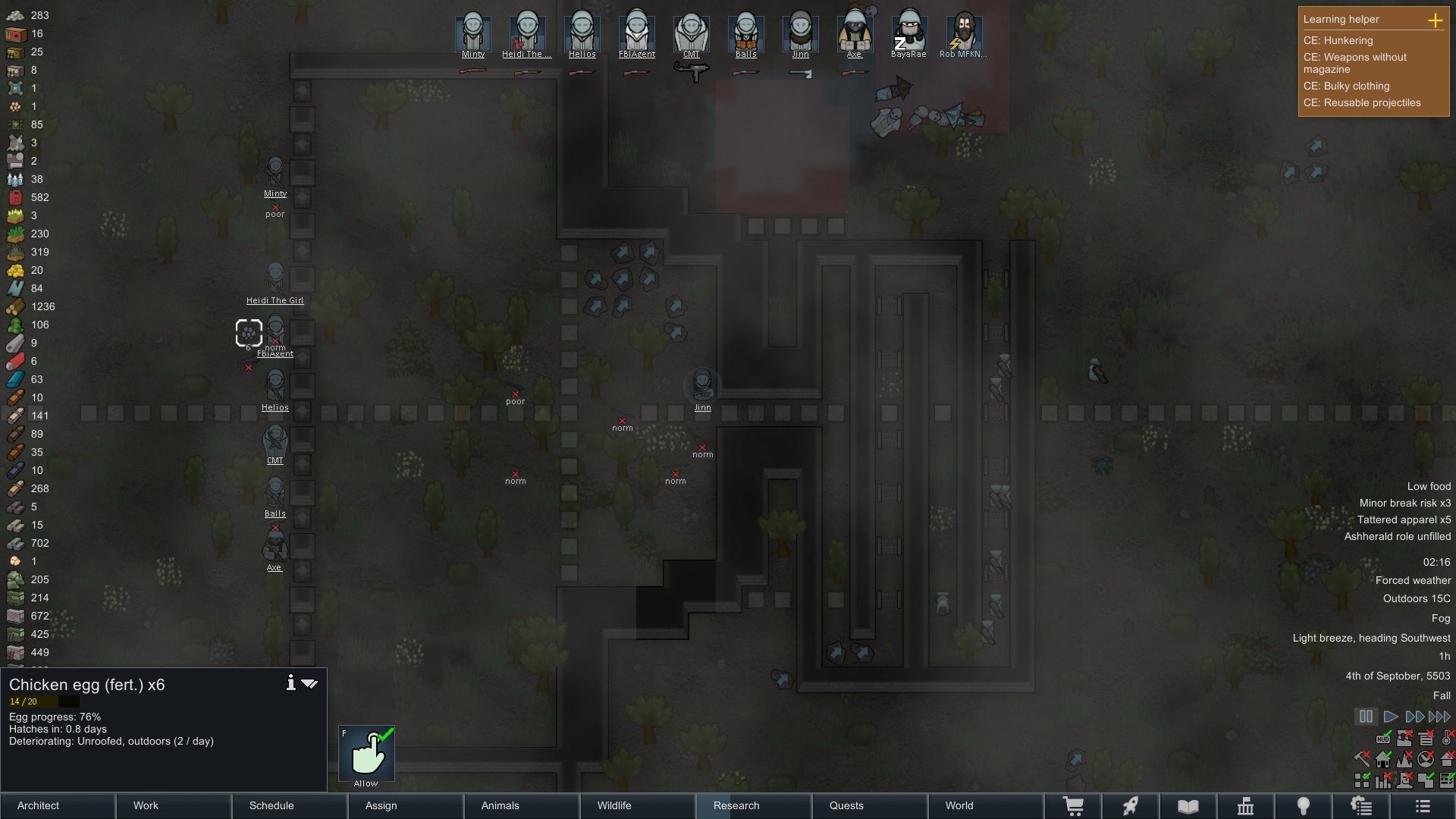
Task: Toggle the Allow designation for the eggs
Action: [366, 754]
